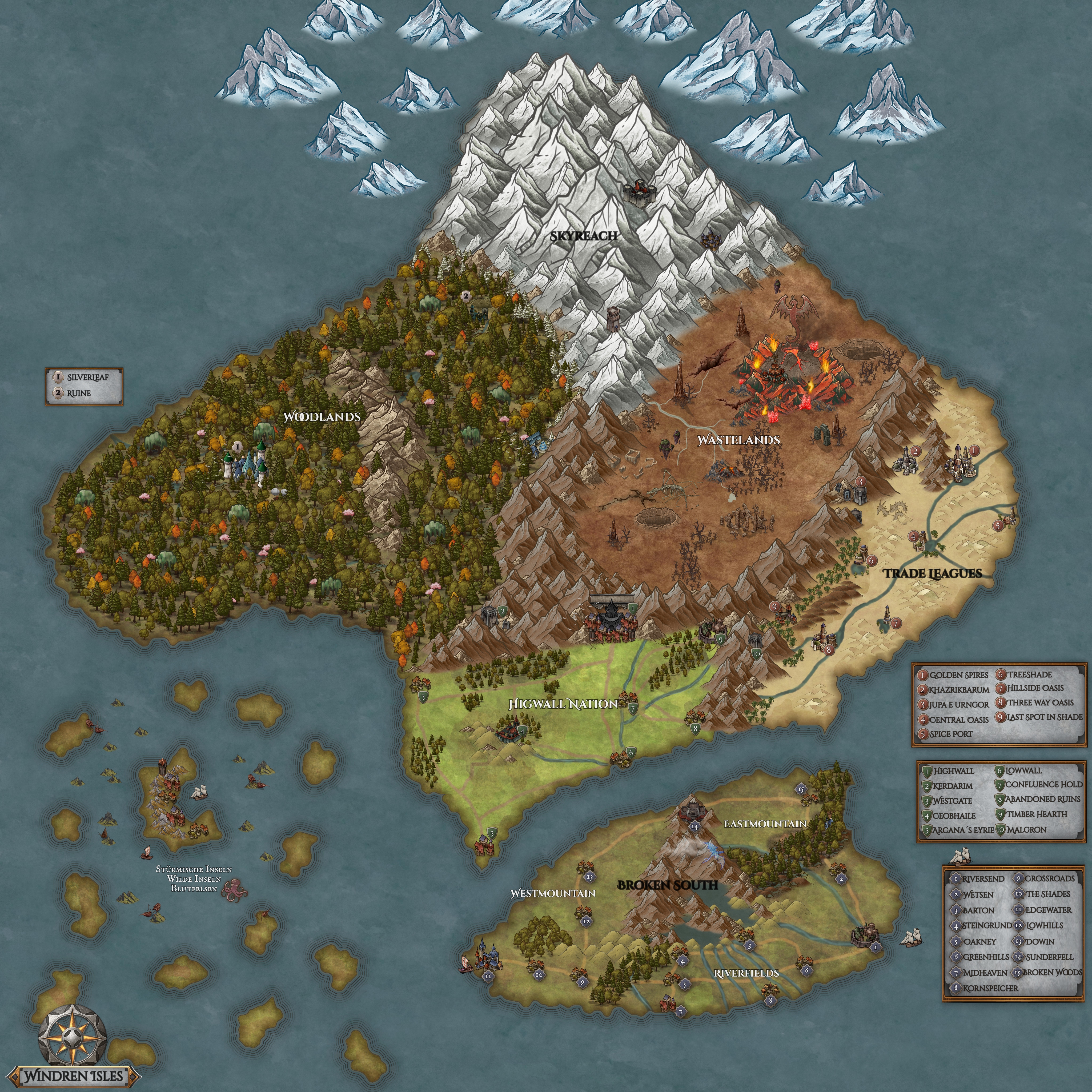The height and width of the screenshot is (1092, 1092).
Task: Pick Sunderfell from the legend
Action: click(x=1049, y=957)
